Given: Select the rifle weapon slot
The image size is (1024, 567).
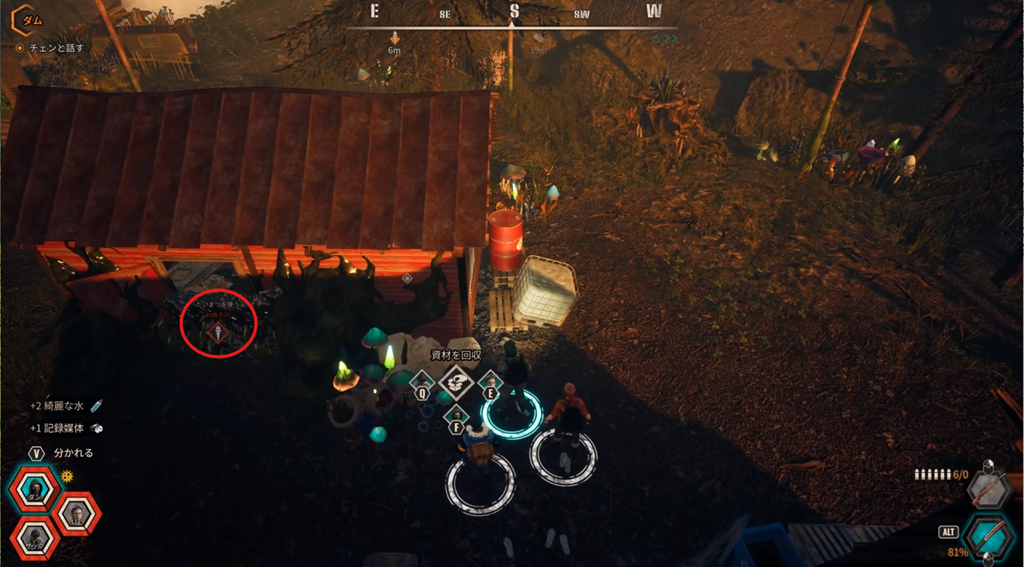Looking at the screenshot, I should click(x=987, y=488).
